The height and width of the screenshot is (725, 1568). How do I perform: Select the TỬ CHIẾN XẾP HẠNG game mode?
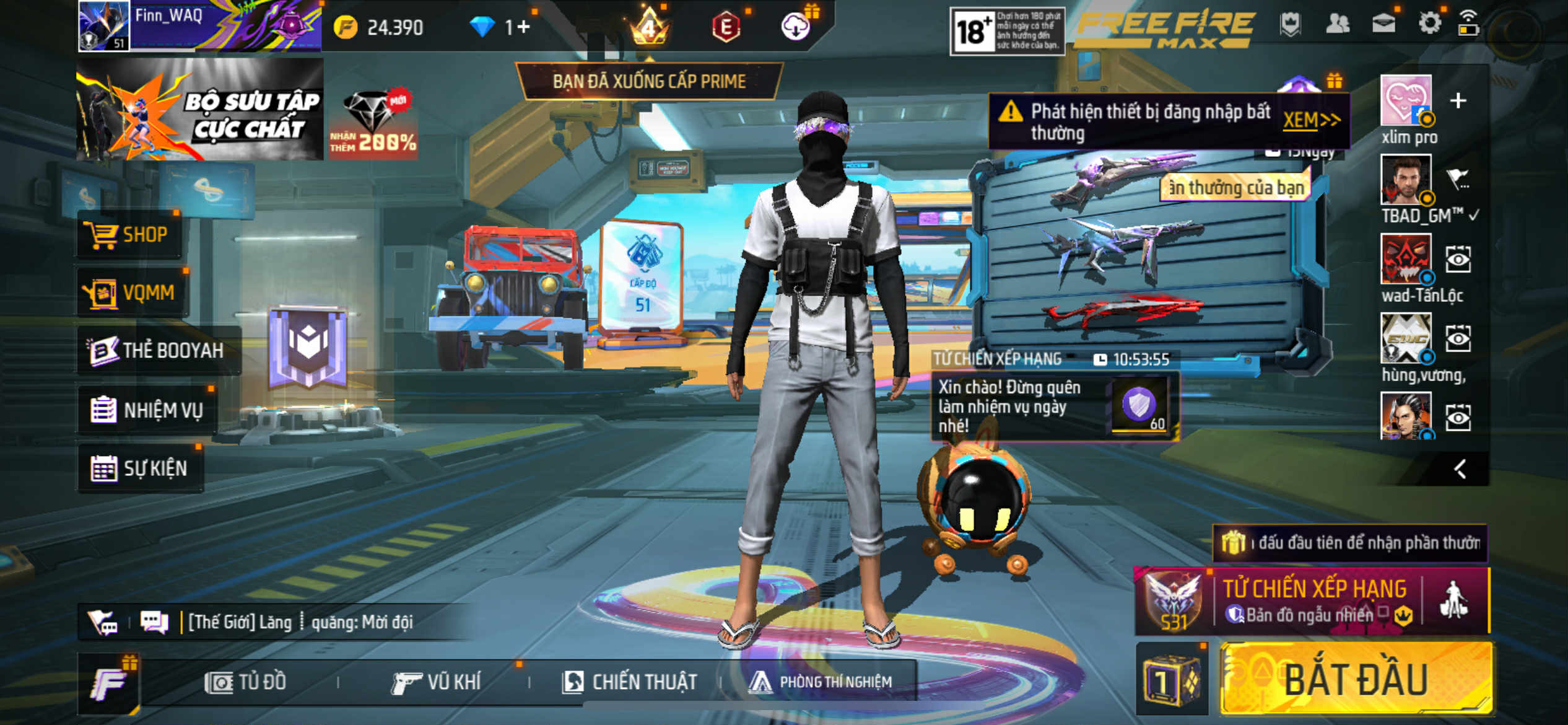point(1313,600)
